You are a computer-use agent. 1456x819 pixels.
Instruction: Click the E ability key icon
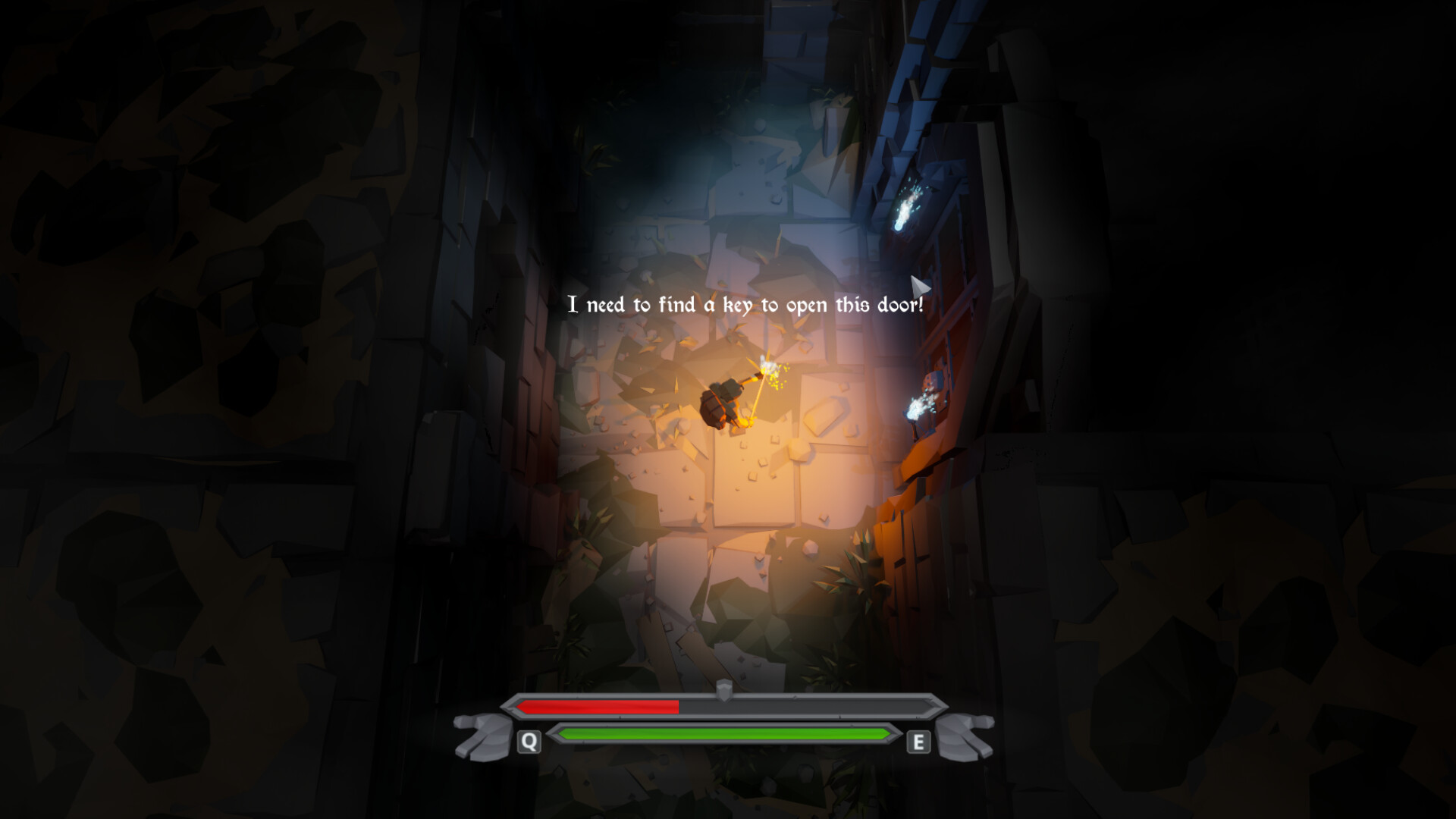pos(918,741)
